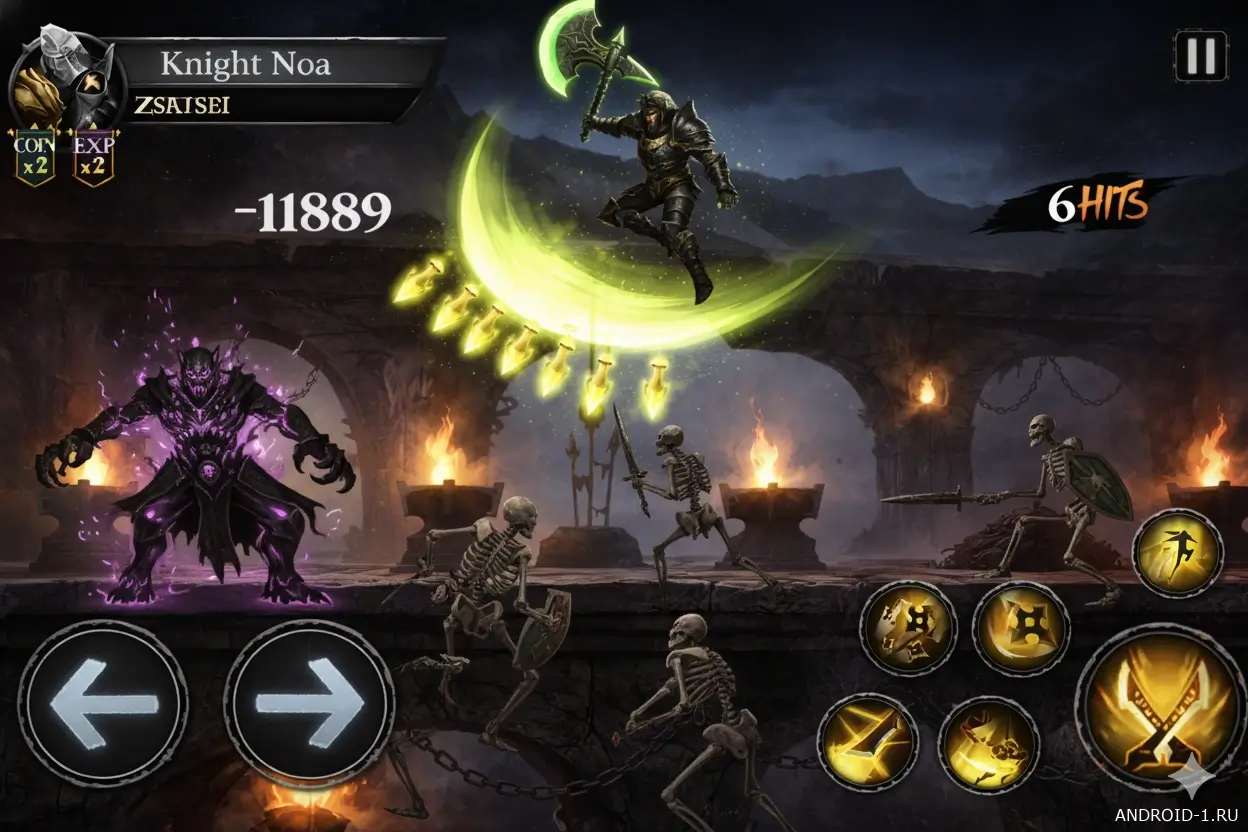Activate the ground smash skill icon
Screen dimensions: 1248x832
pyautogui.click(x=988, y=745)
